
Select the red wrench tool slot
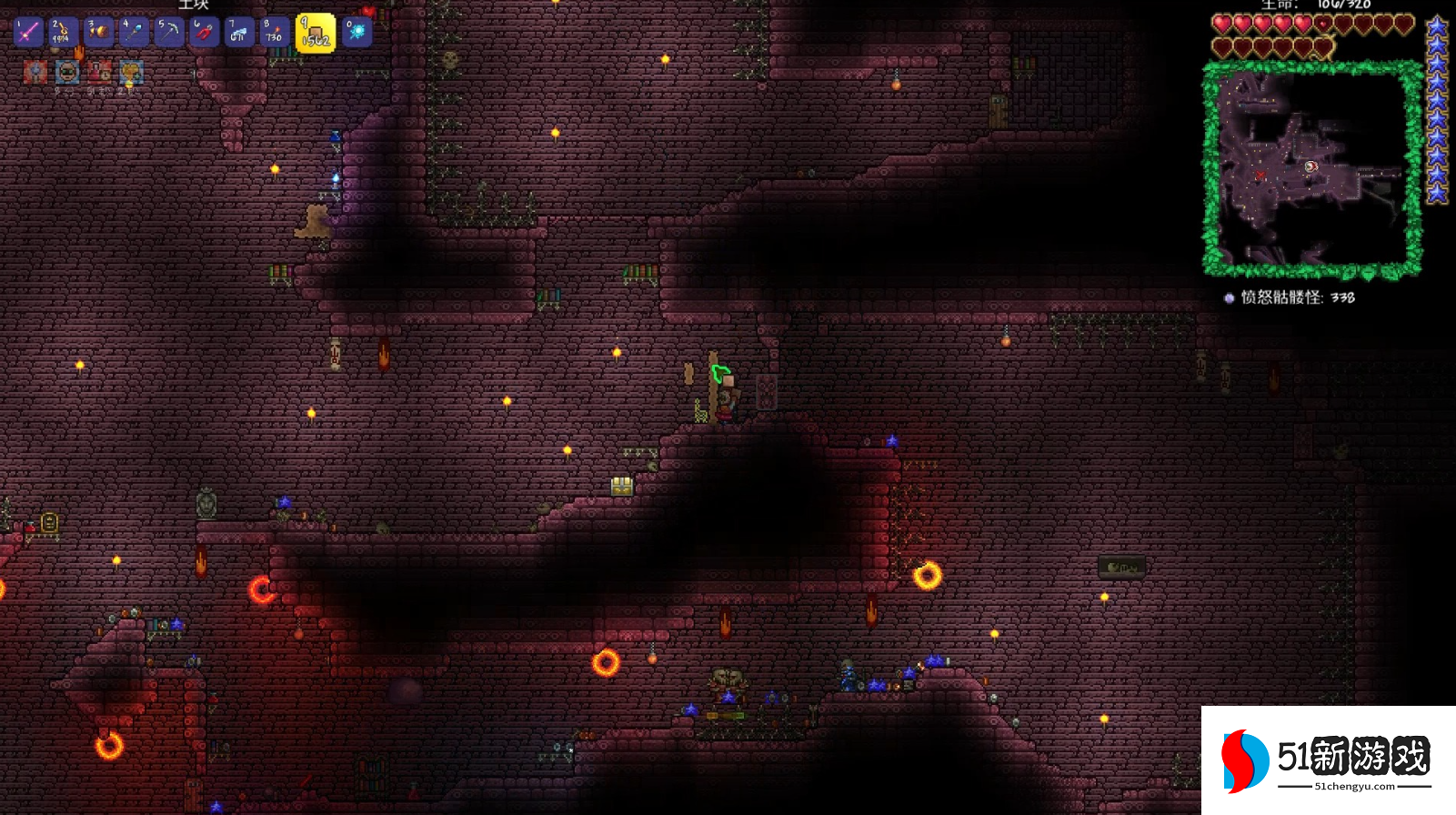point(204,33)
